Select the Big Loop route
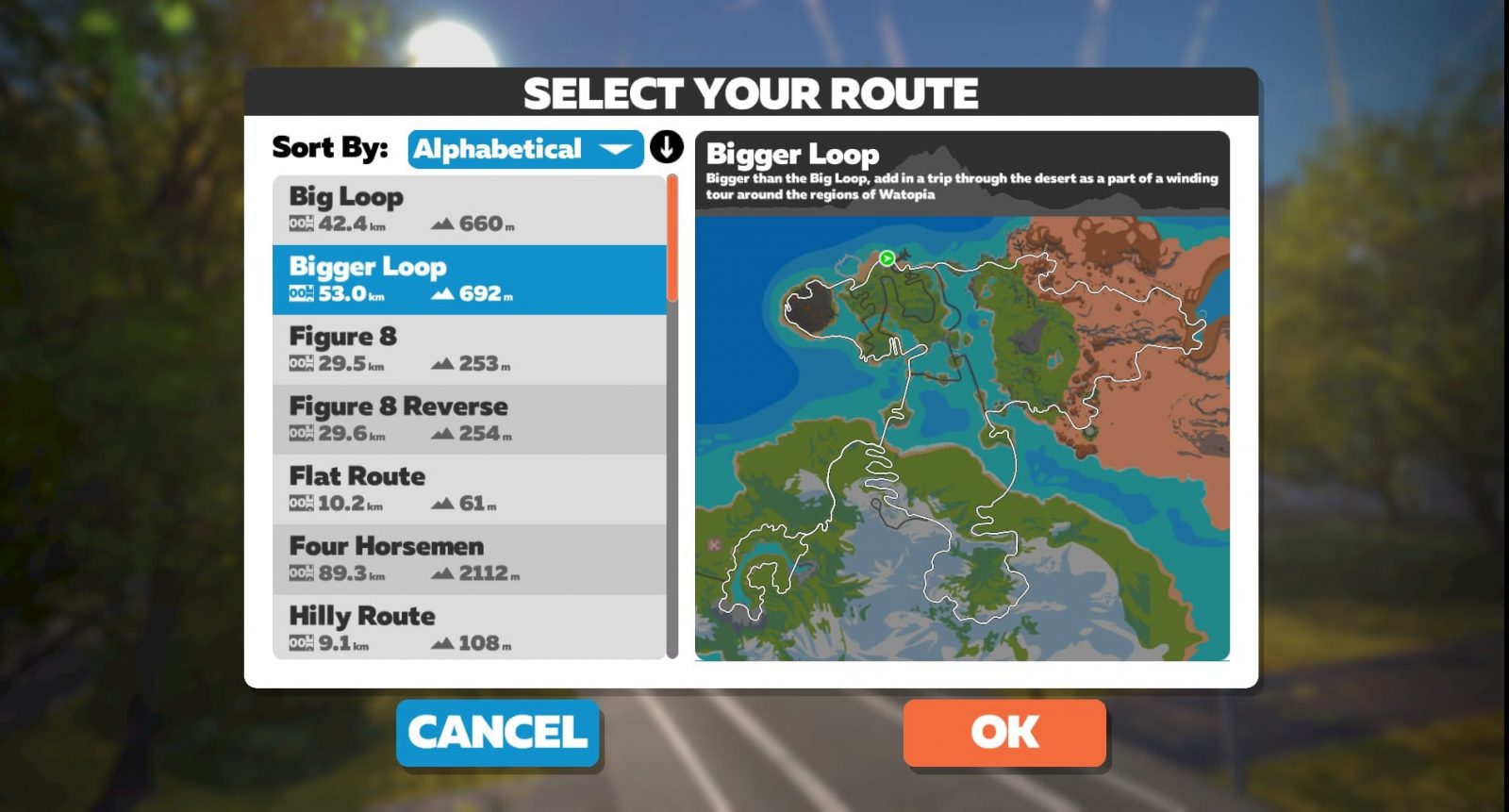The height and width of the screenshot is (812, 1509). 469,209
